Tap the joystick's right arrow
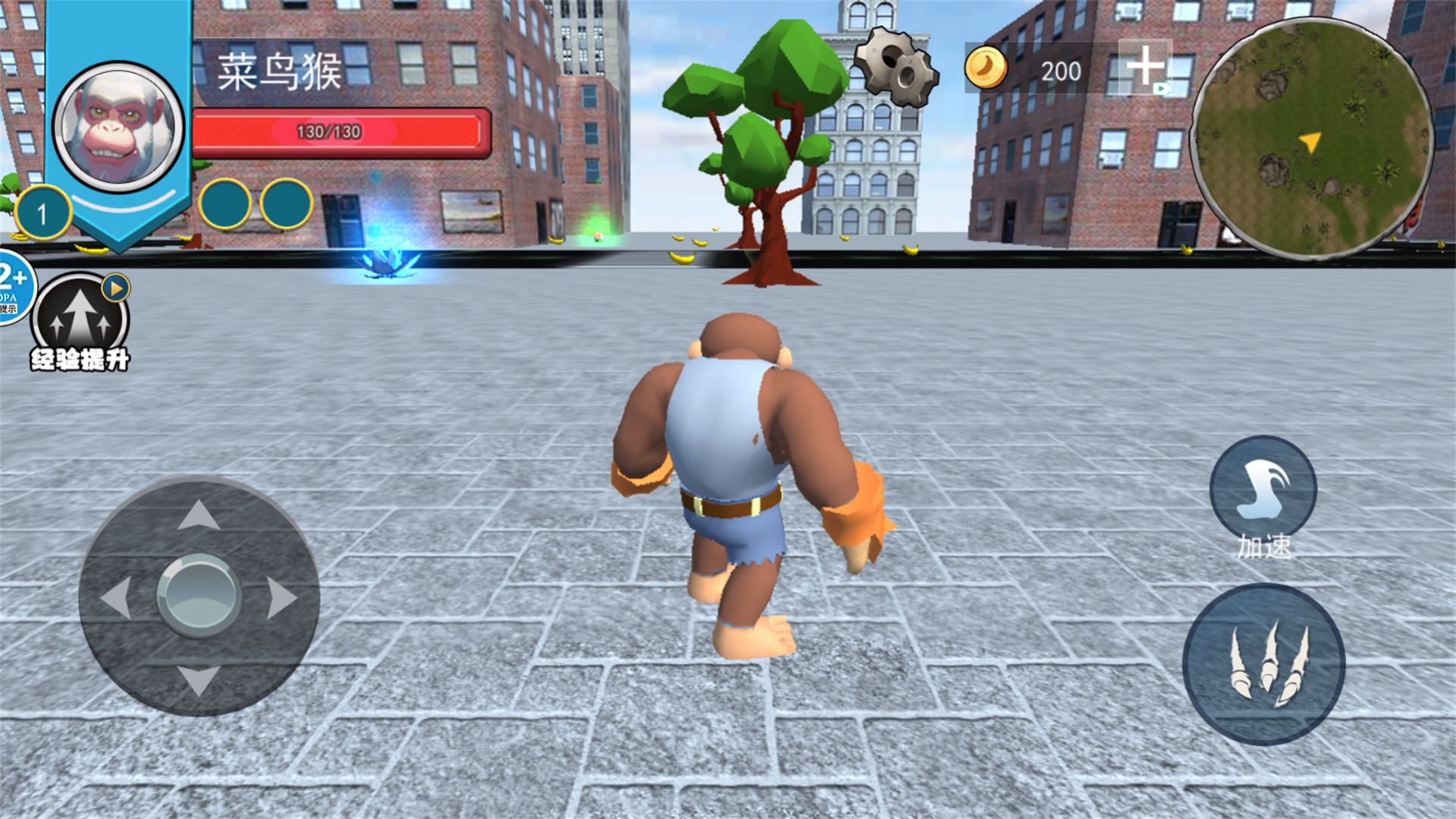This screenshot has width=1456, height=819. [x=281, y=597]
